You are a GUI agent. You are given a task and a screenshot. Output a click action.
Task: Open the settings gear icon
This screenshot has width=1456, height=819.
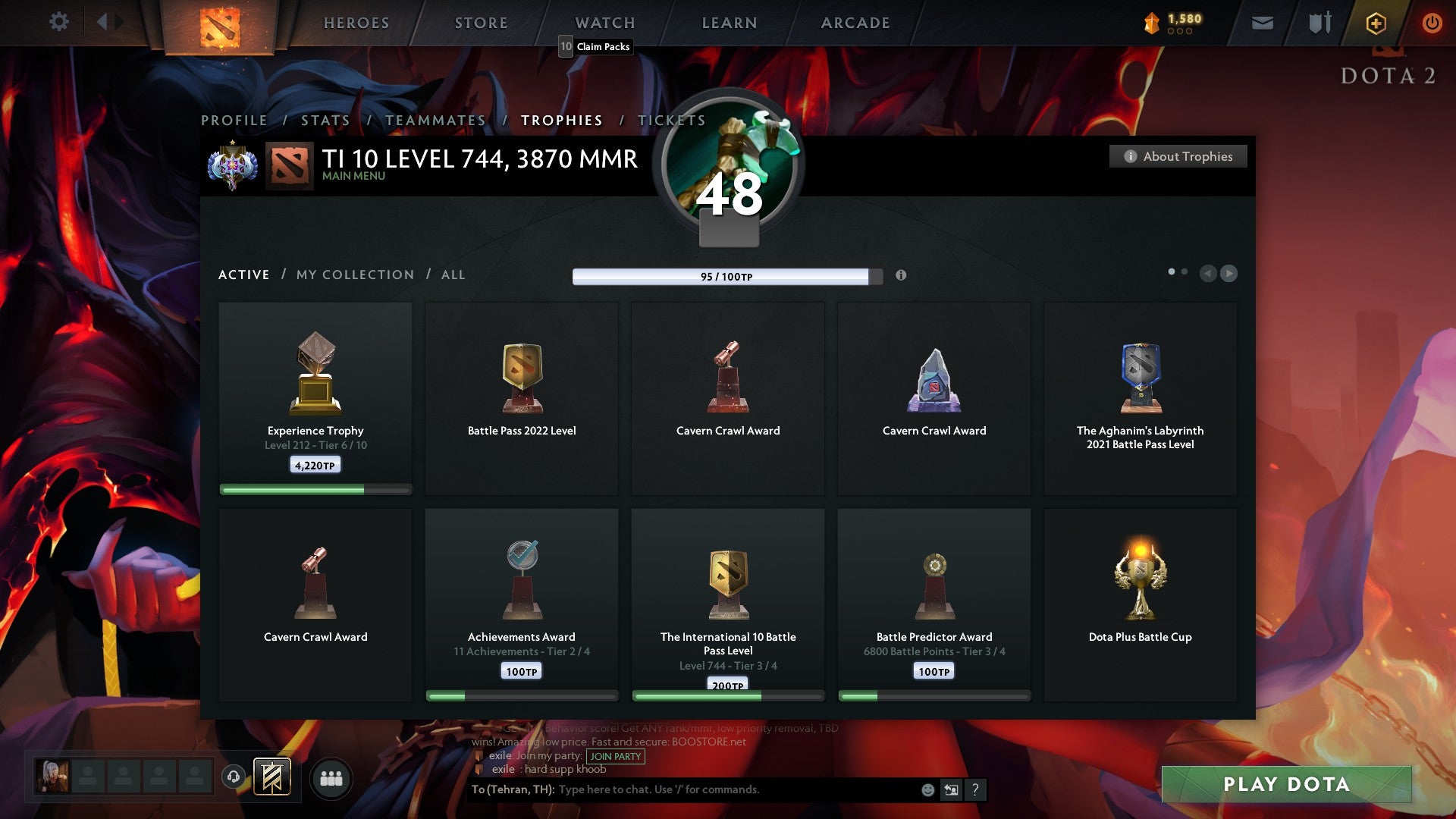pos(59,21)
